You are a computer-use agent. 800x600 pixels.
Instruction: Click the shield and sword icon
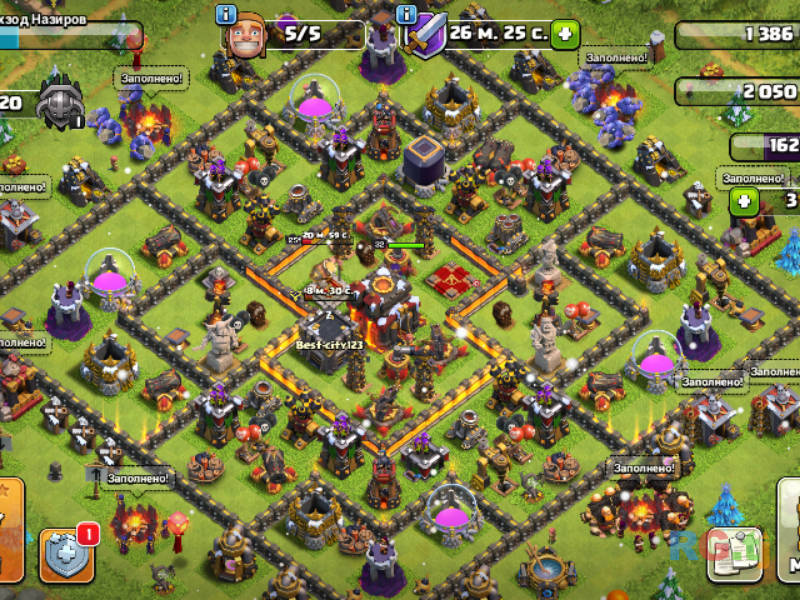click(x=428, y=36)
